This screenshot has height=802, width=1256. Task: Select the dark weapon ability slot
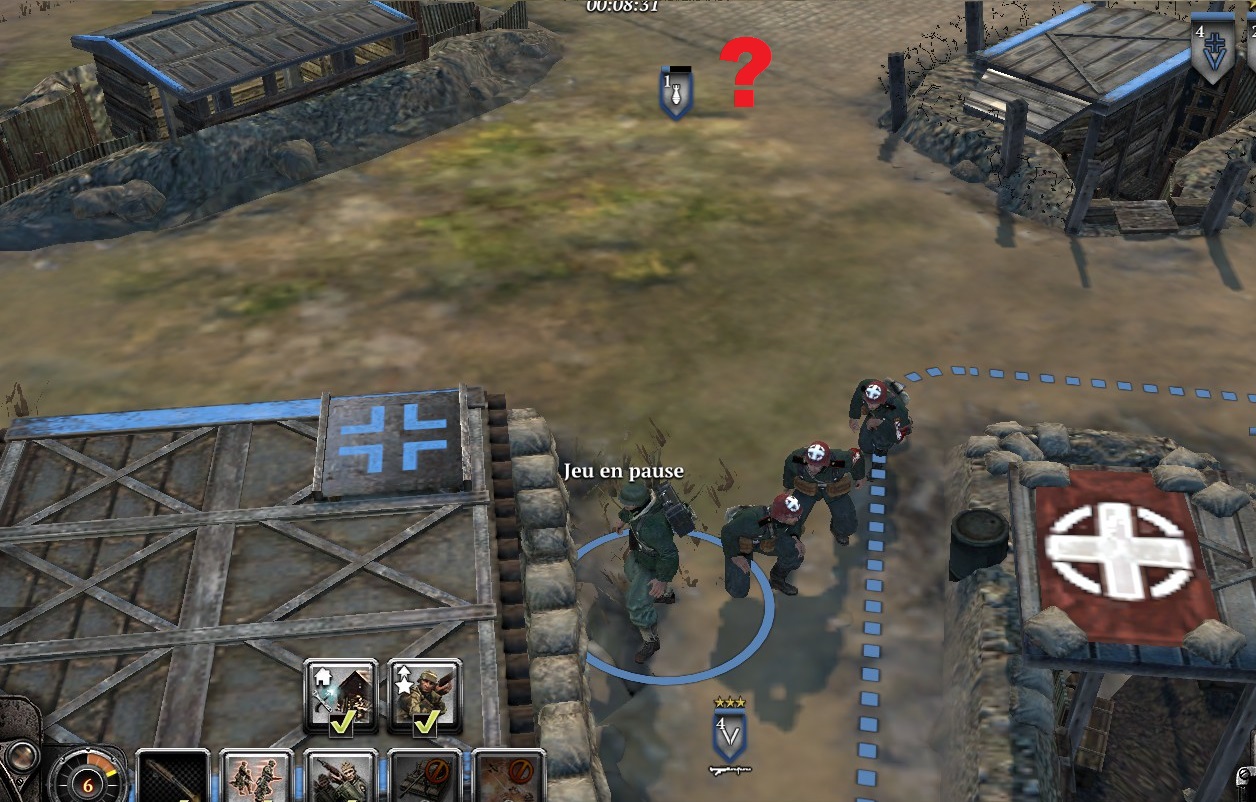pyautogui.click(x=172, y=778)
